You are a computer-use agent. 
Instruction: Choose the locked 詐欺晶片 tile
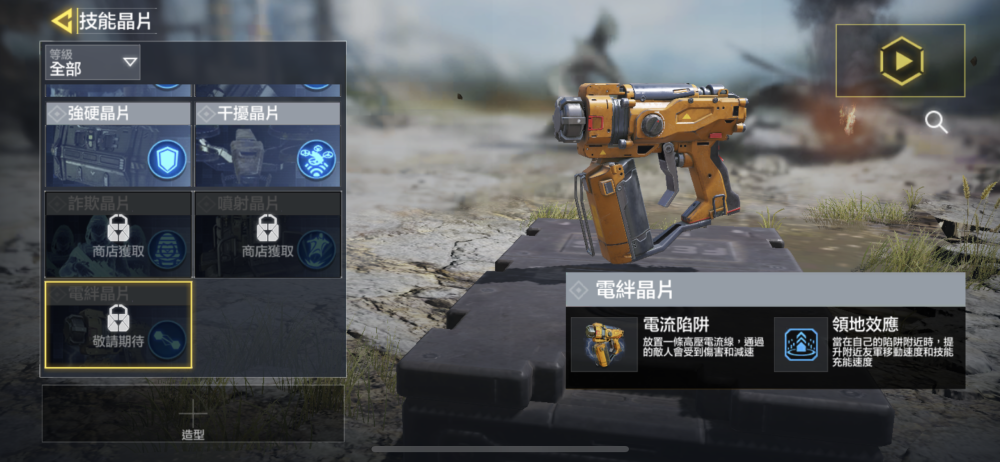coord(118,235)
